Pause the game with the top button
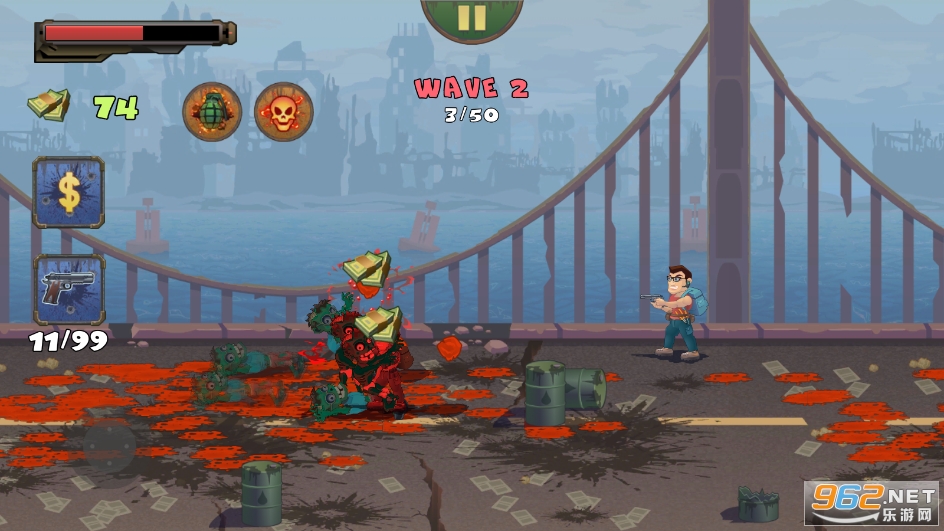 pyautogui.click(x=472, y=17)
